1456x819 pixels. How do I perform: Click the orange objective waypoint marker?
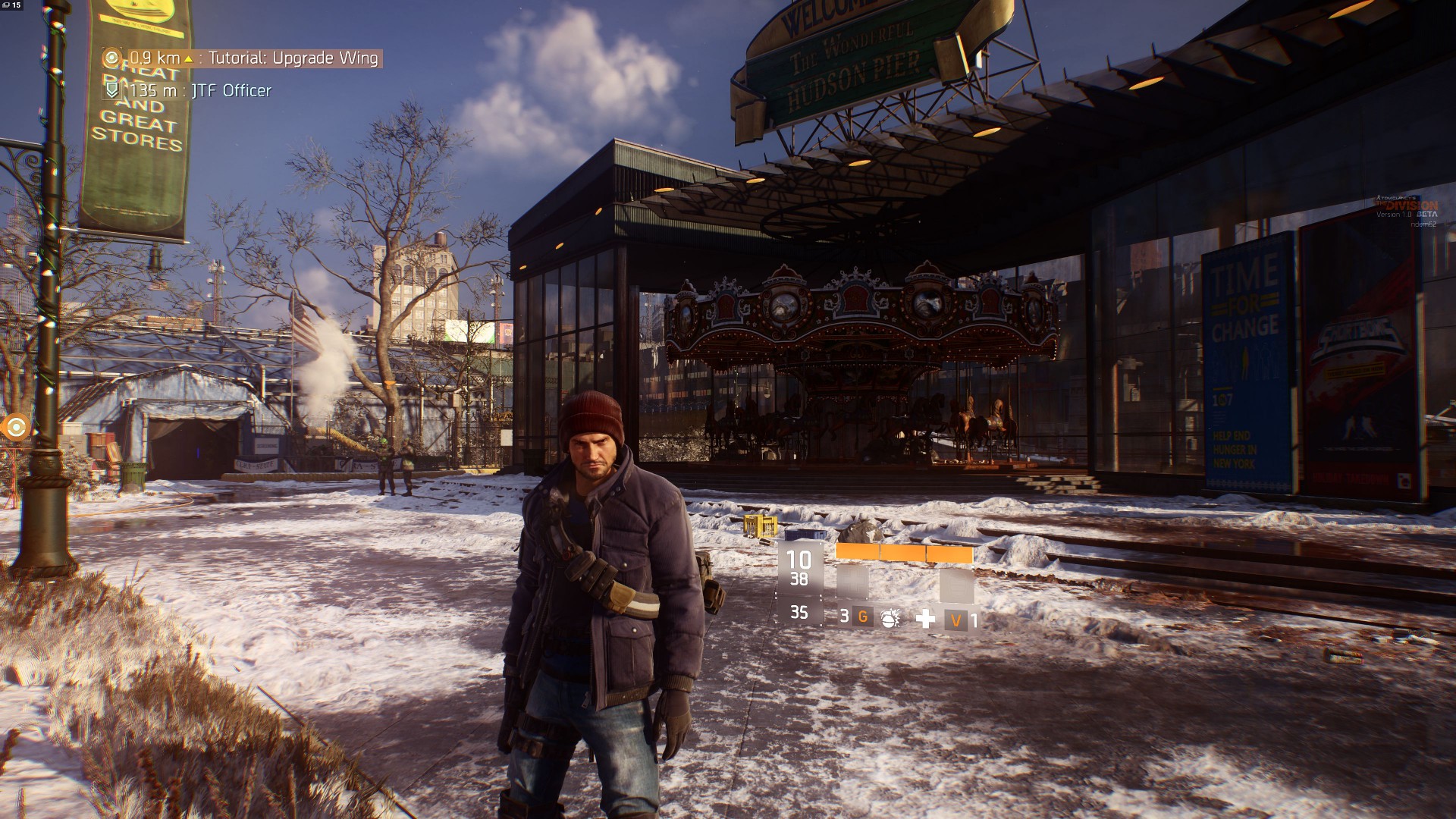tap(16, 427)
